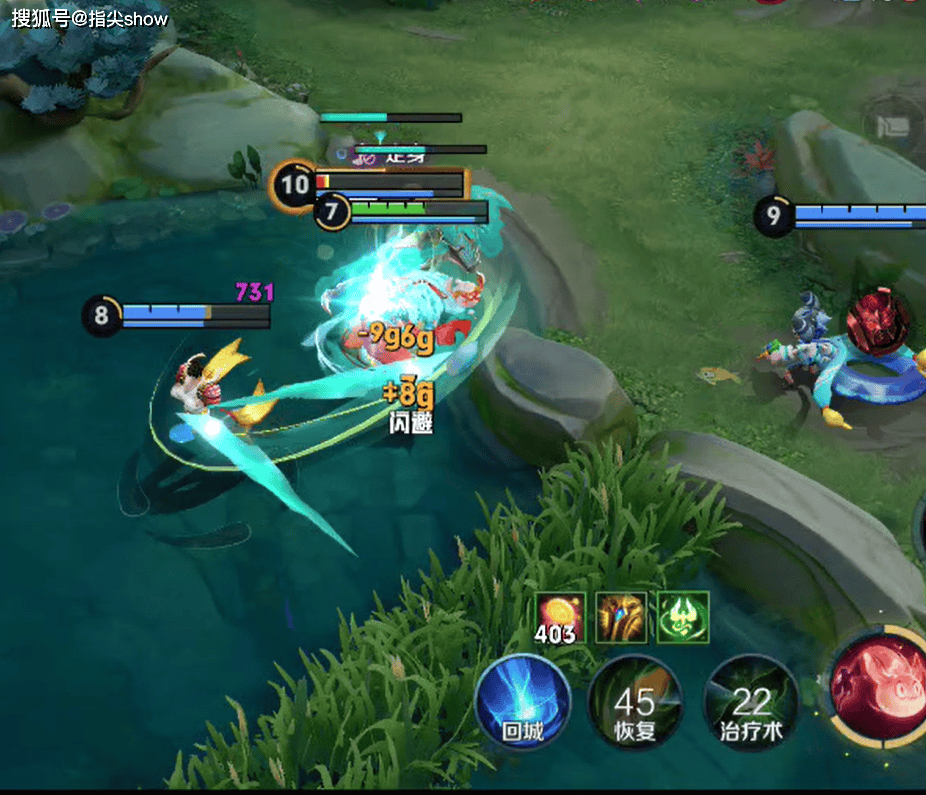Use the 恢复 restore skill
926x795 pixels.
[x=635, y=704]
